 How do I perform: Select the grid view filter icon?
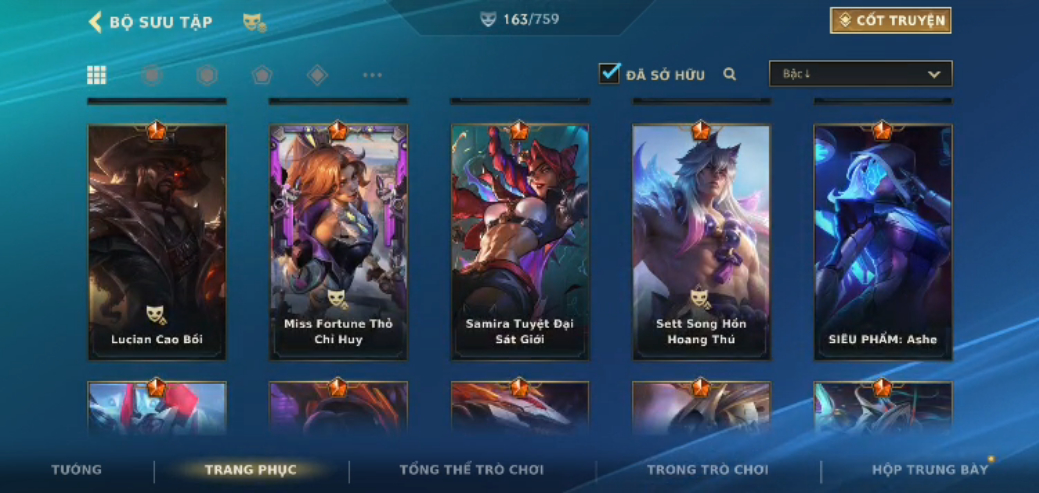tap(97, 75)
